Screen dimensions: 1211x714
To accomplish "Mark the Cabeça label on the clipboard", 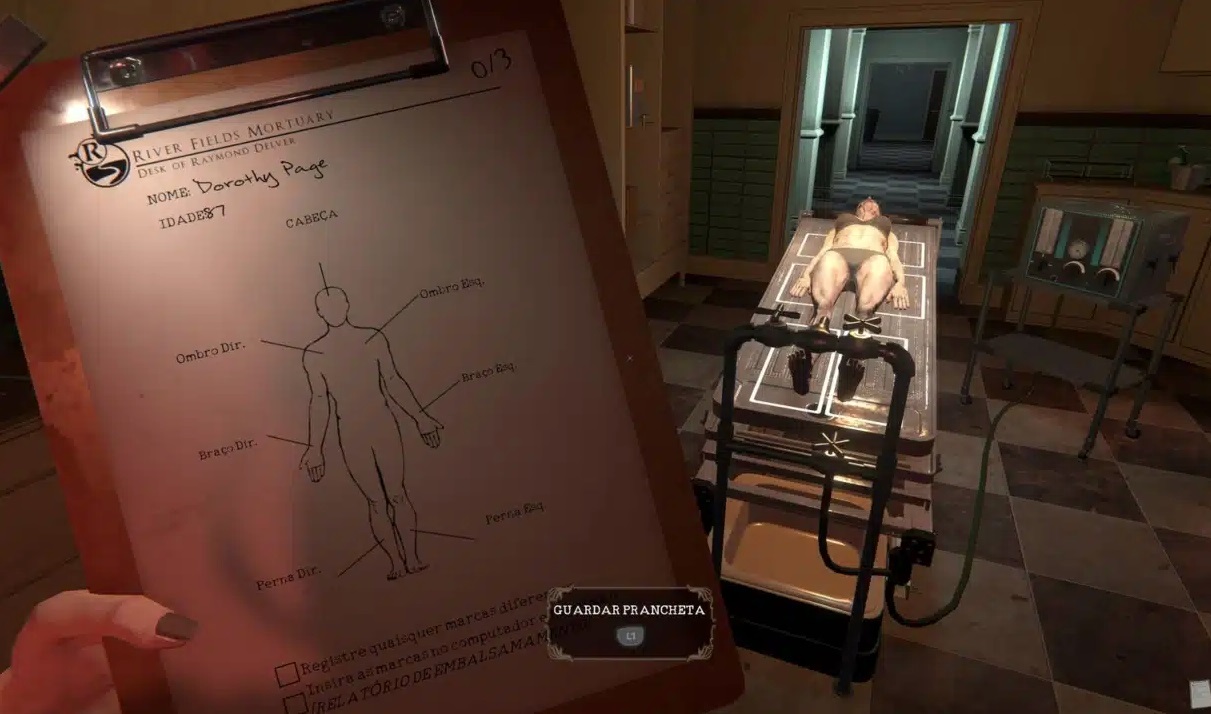I will 311,217.
